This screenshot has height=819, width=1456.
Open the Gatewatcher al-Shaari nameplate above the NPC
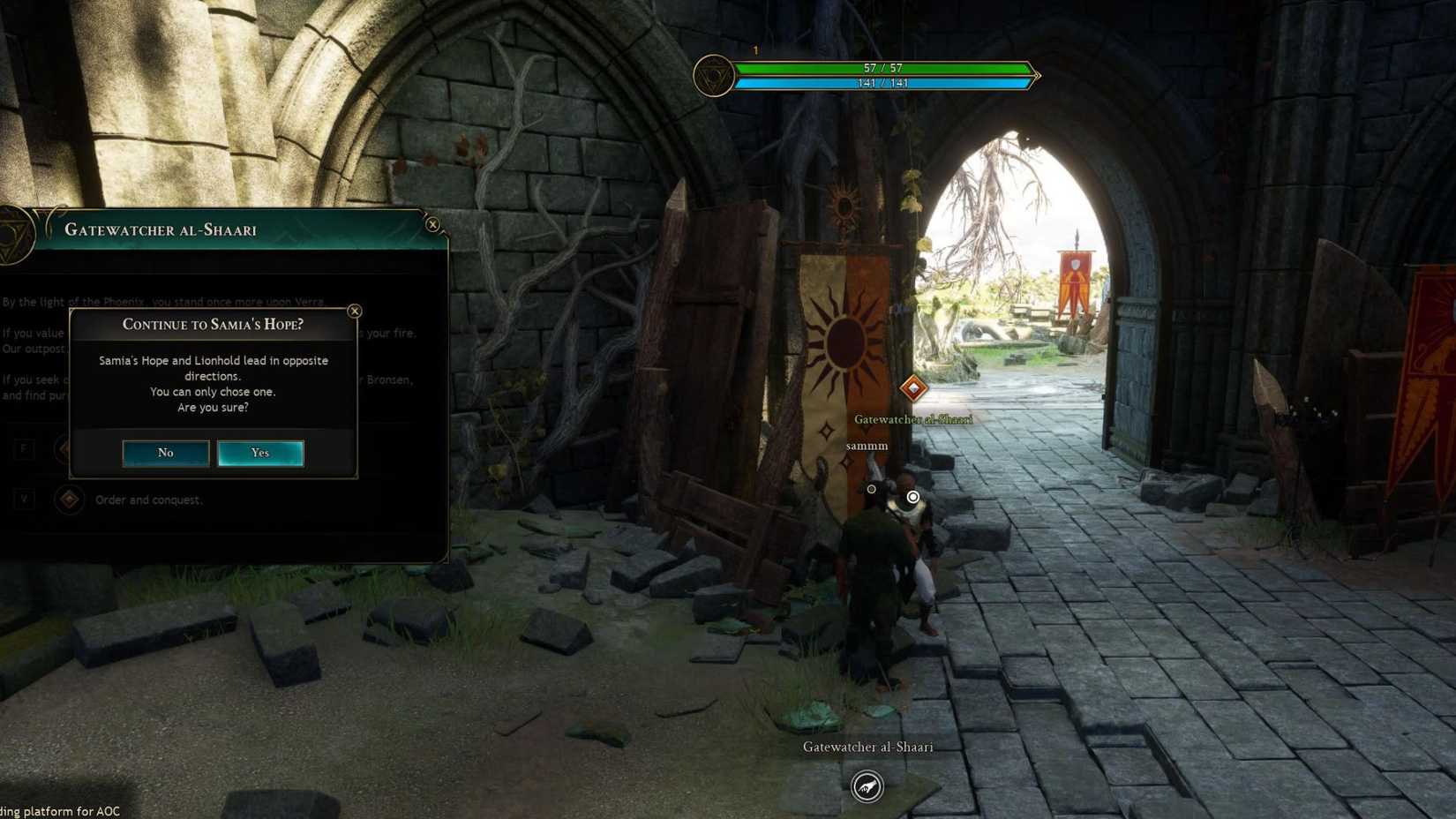(912, 420)
